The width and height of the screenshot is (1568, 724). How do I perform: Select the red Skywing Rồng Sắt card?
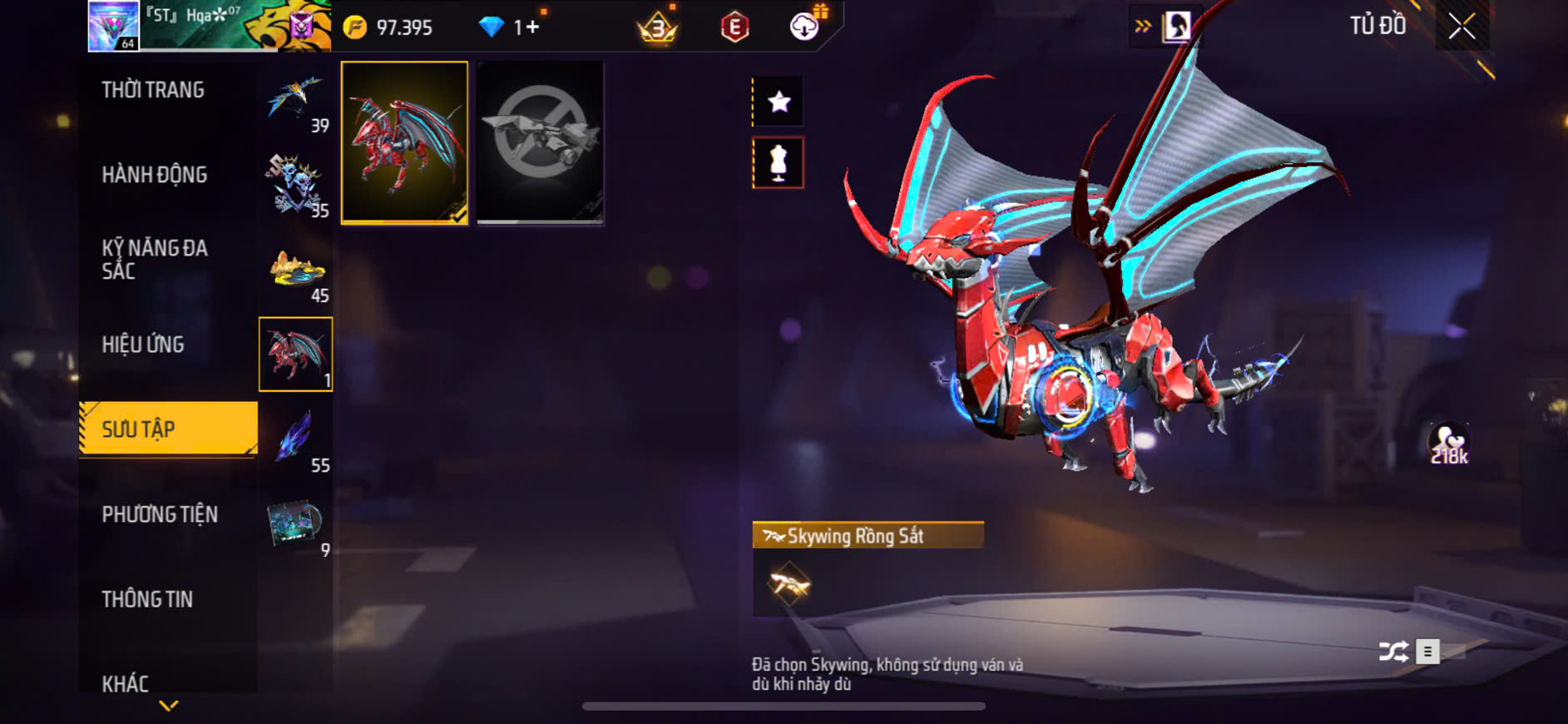(404, 142)
